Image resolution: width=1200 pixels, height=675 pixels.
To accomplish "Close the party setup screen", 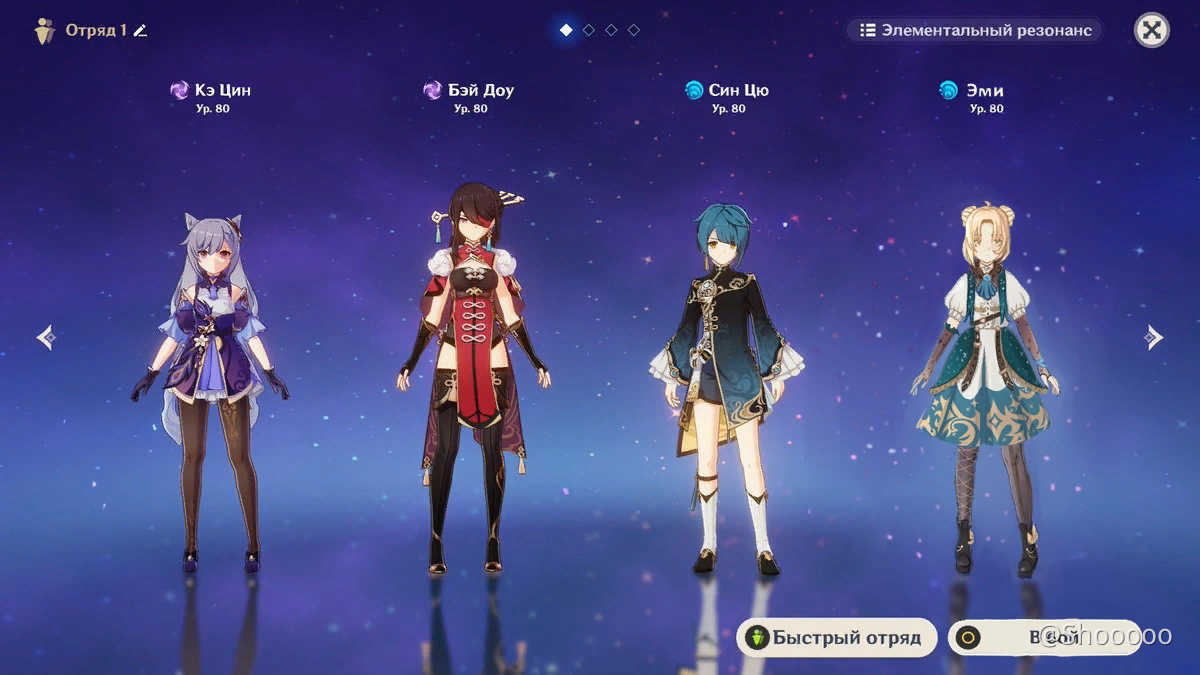I will (x=1152, y=30).
